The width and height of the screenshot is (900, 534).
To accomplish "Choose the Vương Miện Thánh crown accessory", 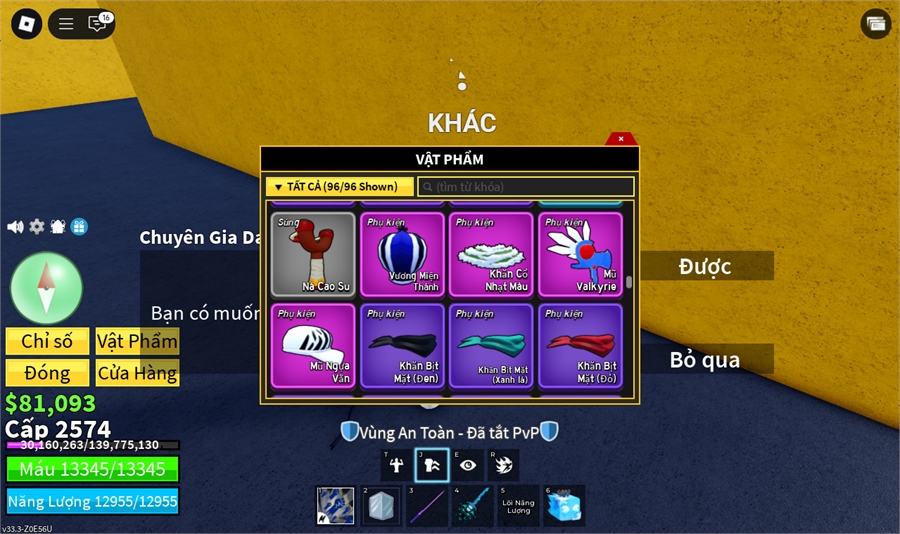I will (402, 254).
